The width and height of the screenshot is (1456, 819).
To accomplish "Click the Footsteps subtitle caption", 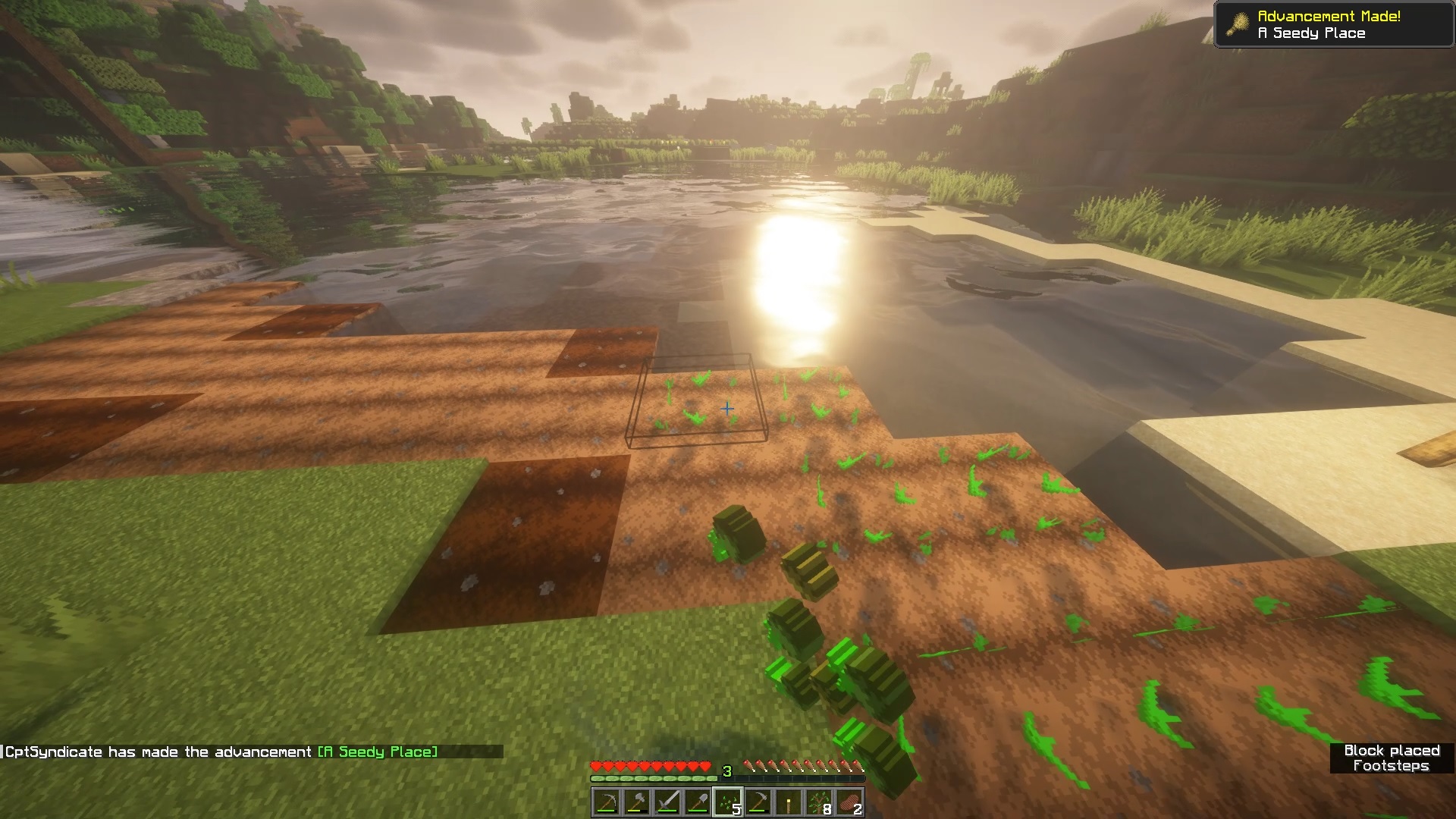I will point(1392,767).
